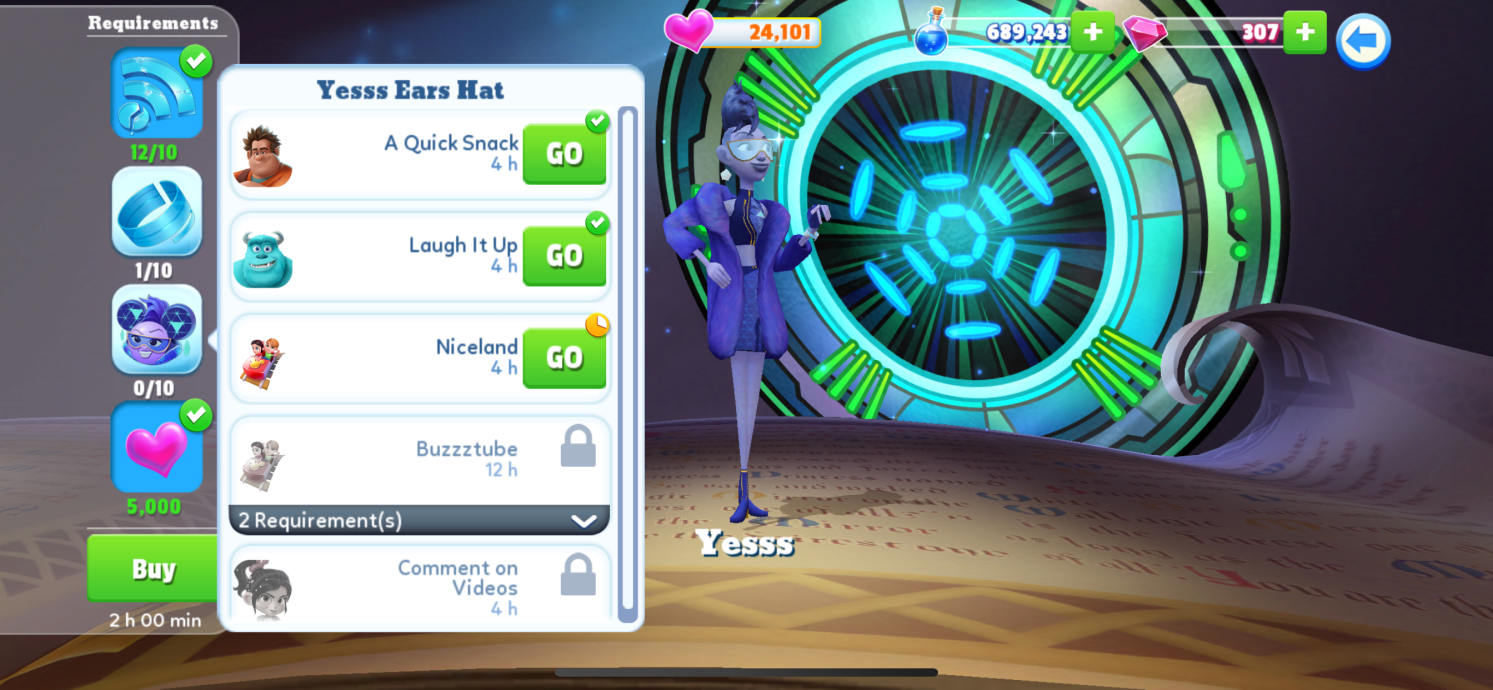
Task: Select the locked Comment on Videos row
Action: 419,587
